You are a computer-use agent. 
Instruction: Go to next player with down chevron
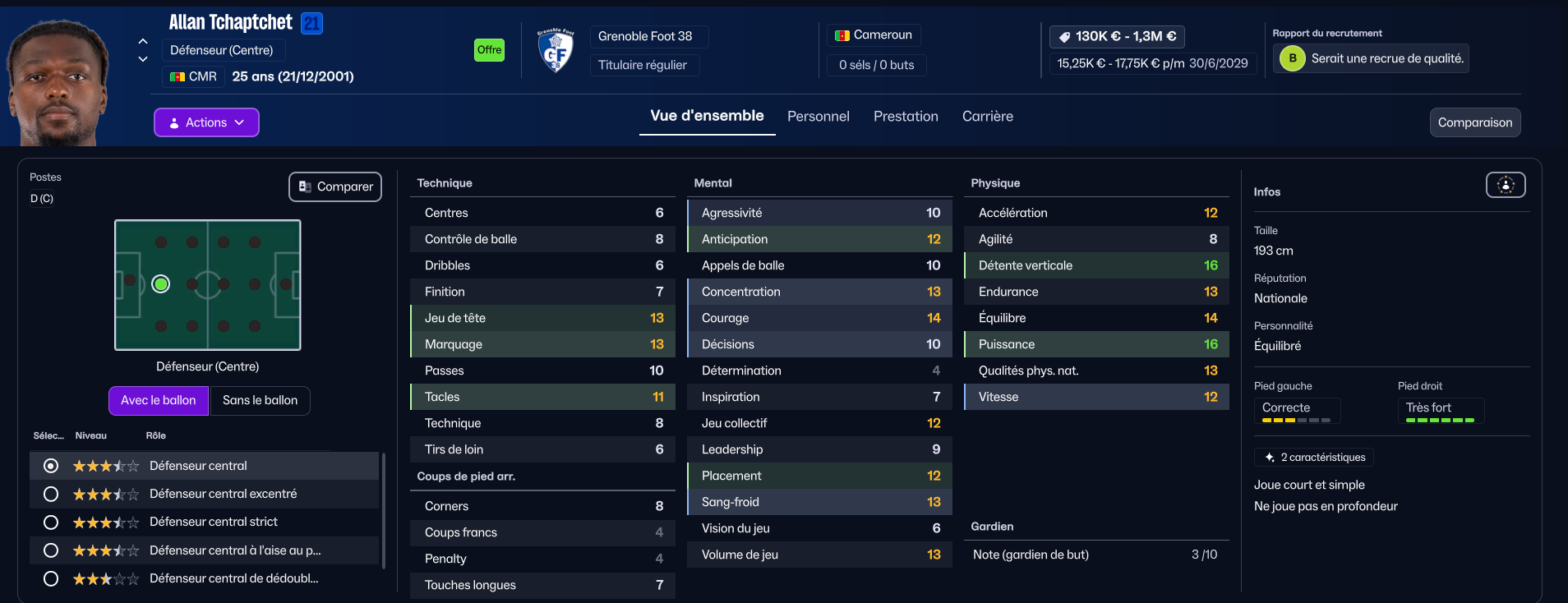[x=143, y=59]
